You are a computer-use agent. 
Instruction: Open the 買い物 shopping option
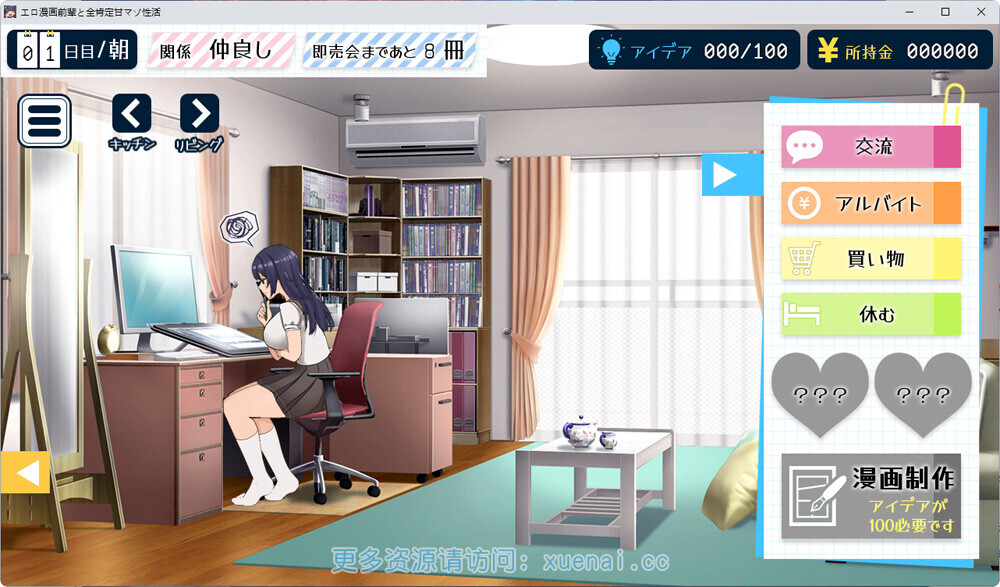click(870, 259)
